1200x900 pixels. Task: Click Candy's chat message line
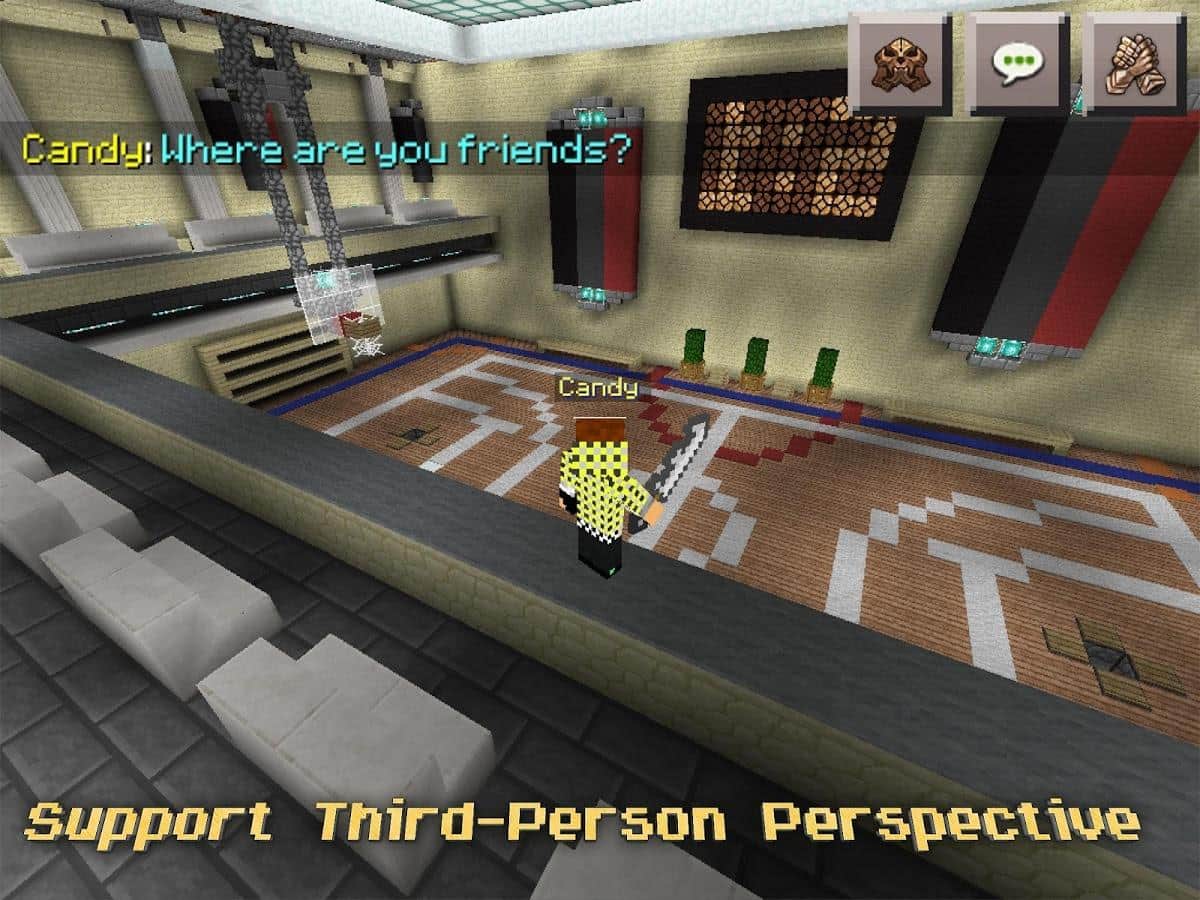(x=327, y=150)
